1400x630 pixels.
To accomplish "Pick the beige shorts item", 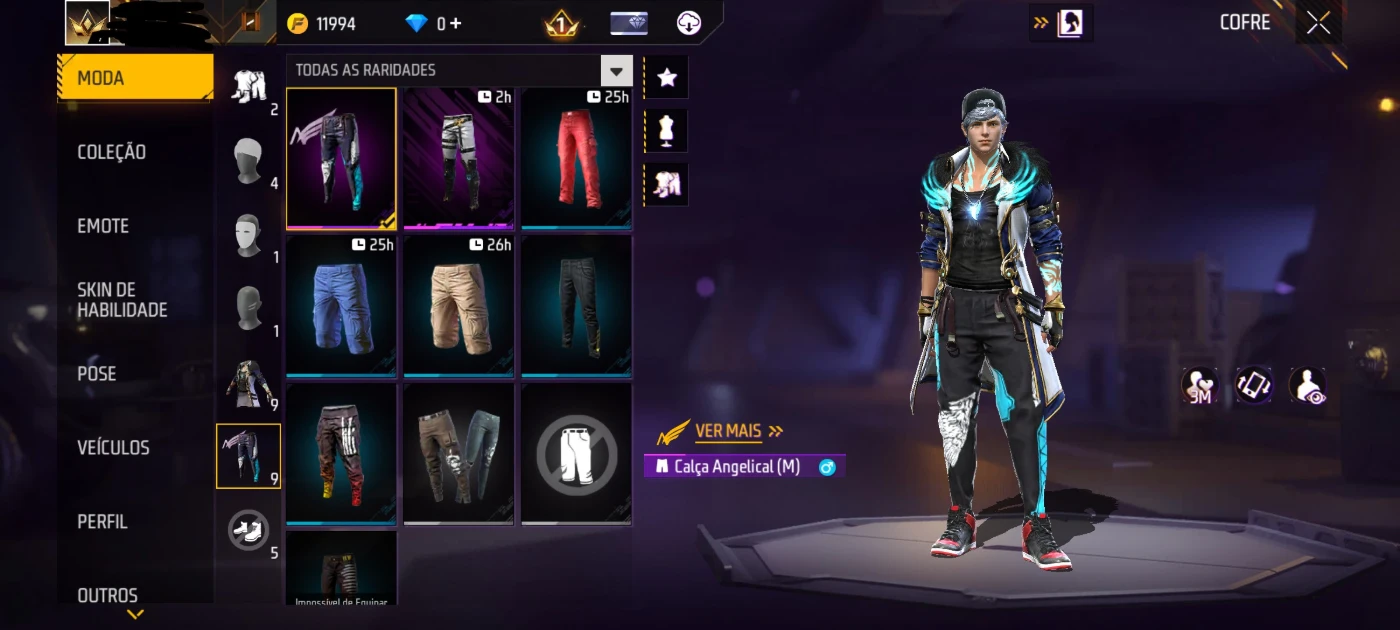I will click(459, 306).
